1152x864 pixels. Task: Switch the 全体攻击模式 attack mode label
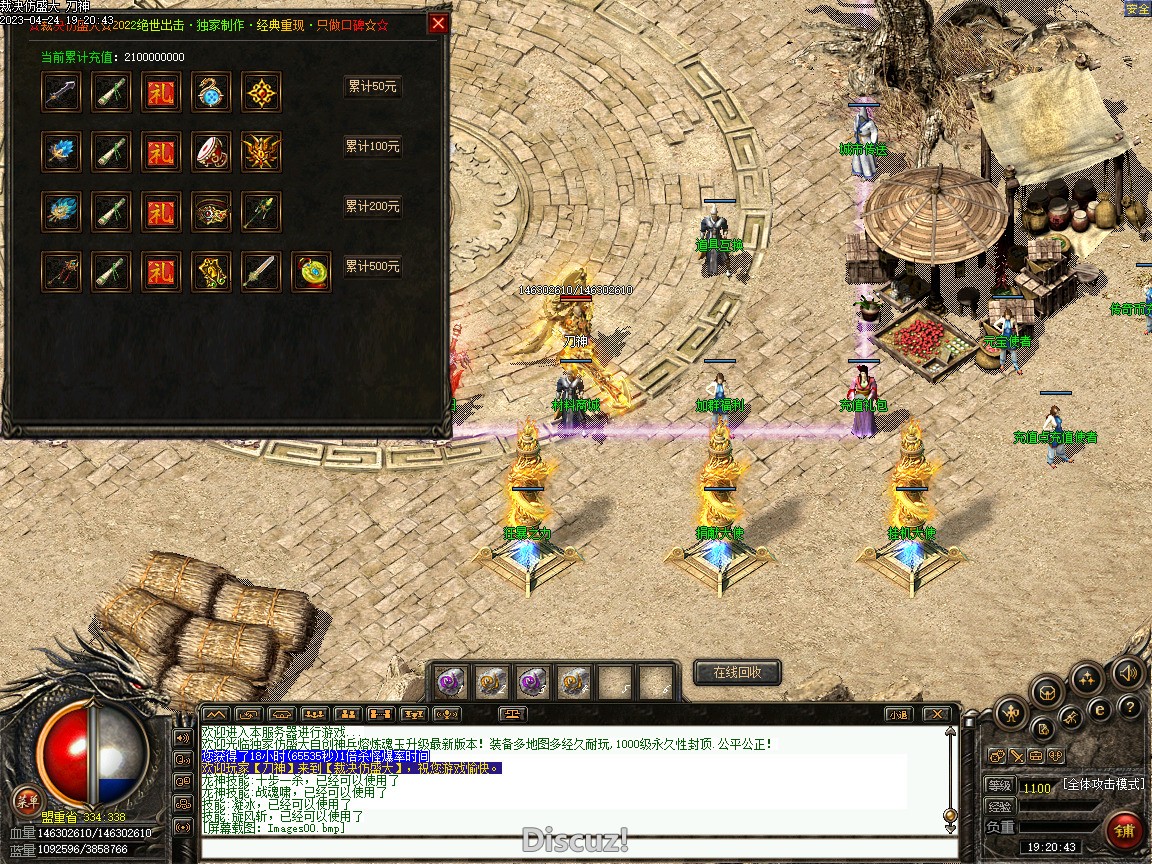click(1103, 785)
